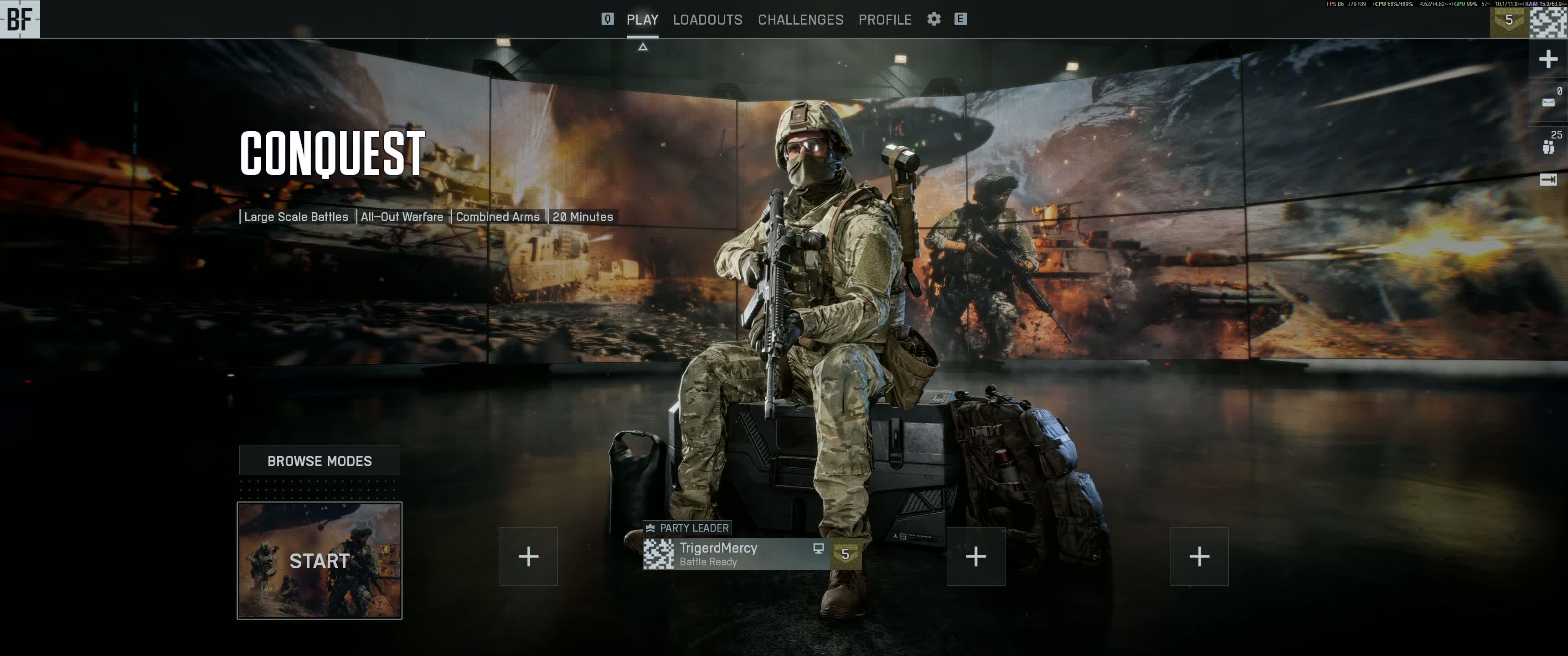Image resolution: width=1568 pixels, height=656 pixels.
Task: Open the Browse Modes menu
Action: [320, 461]
